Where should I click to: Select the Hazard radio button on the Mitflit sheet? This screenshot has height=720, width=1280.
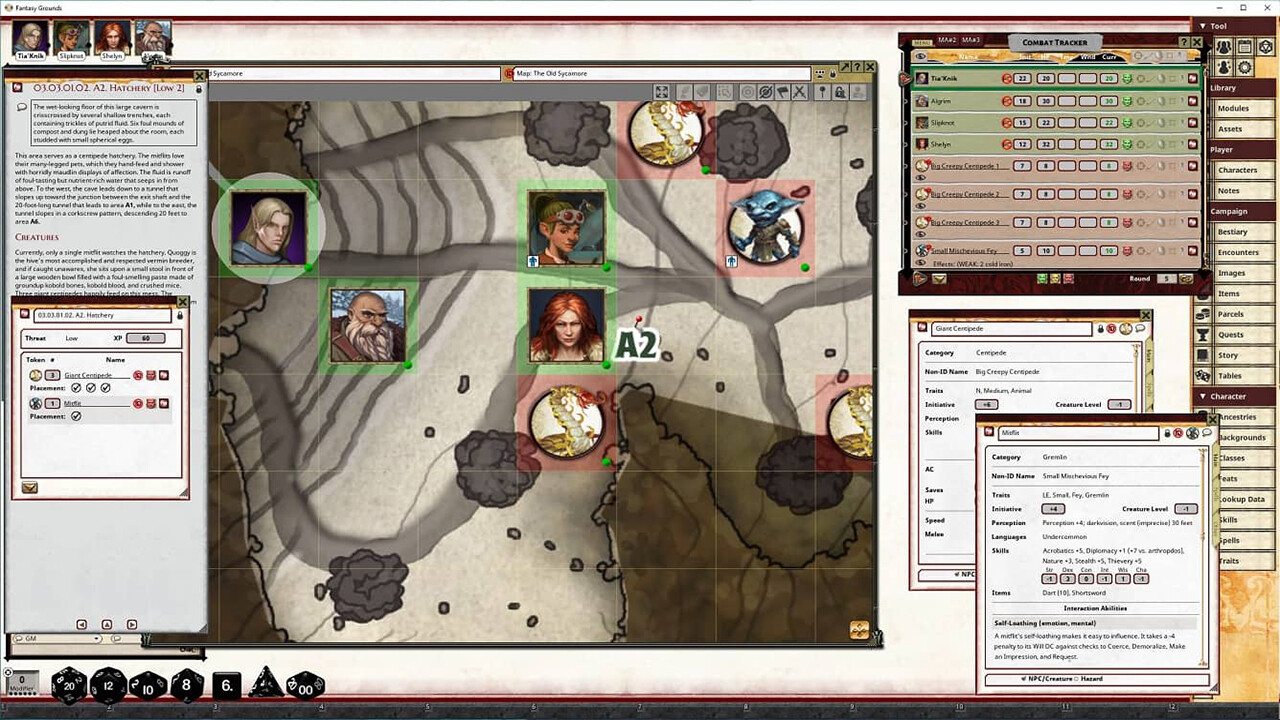[1076, 678]
